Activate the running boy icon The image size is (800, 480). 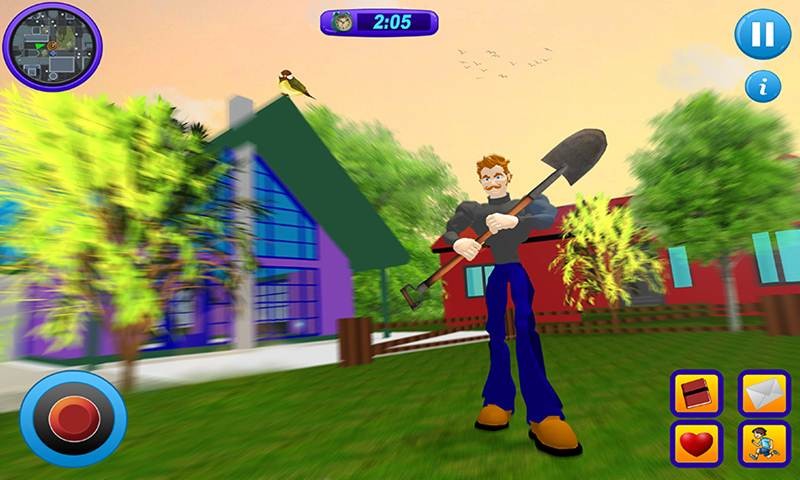763,442
